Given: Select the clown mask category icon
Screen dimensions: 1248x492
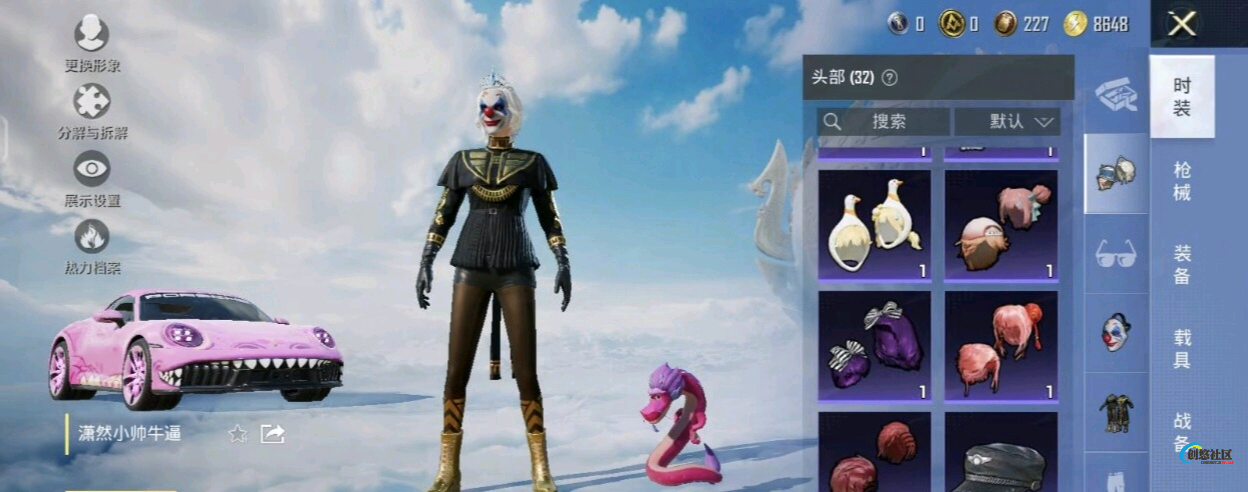Looking at the screenshot, I should 1116,332.
